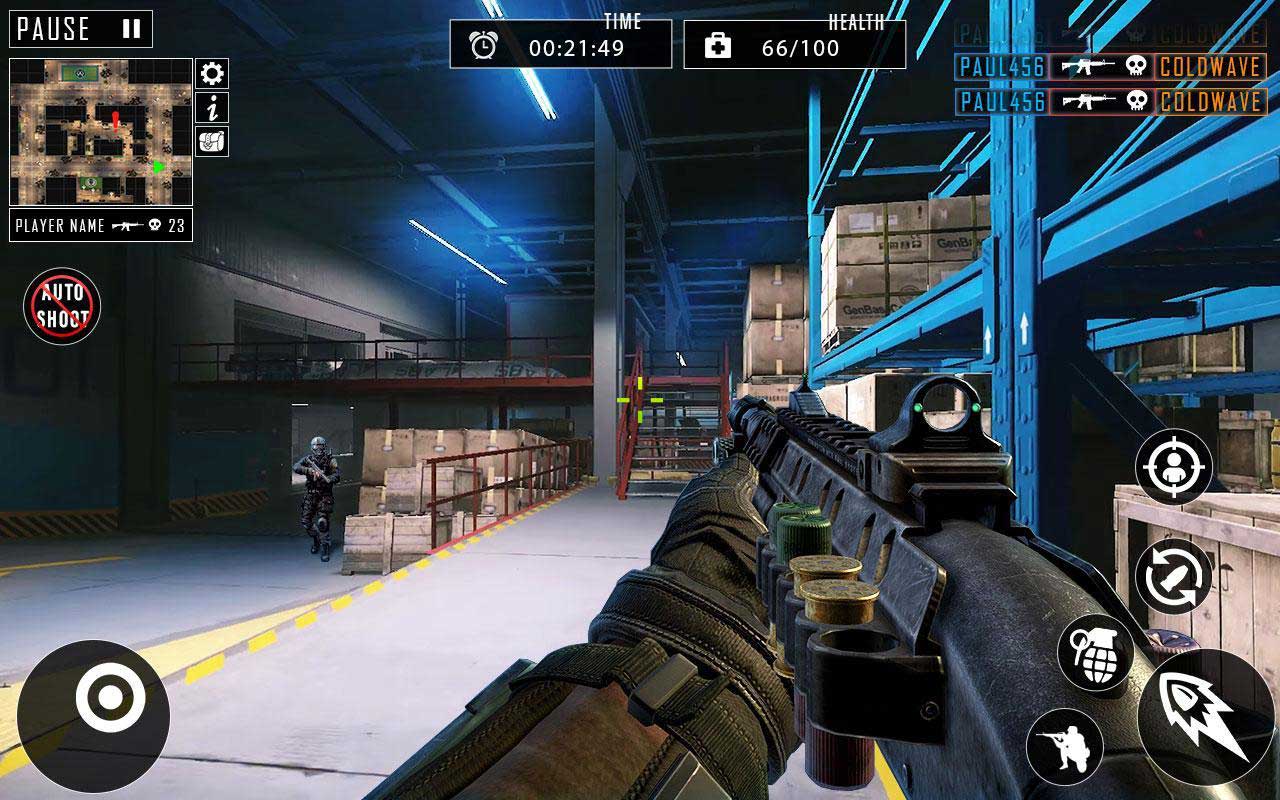
Task: Open the backpack inventory icon
Action: [x=211, y=141]
